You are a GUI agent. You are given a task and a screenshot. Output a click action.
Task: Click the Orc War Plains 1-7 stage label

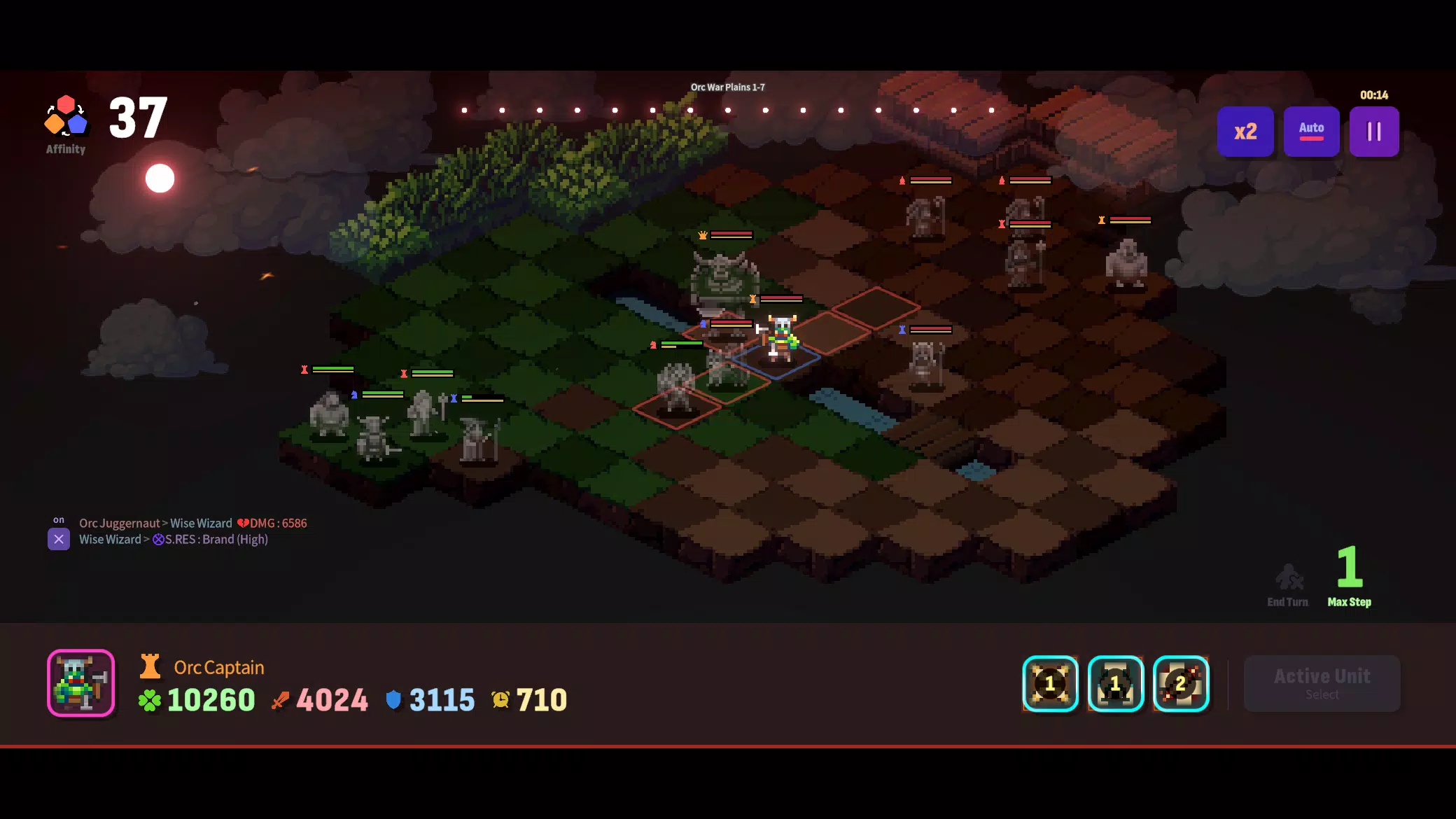(728, 87)
